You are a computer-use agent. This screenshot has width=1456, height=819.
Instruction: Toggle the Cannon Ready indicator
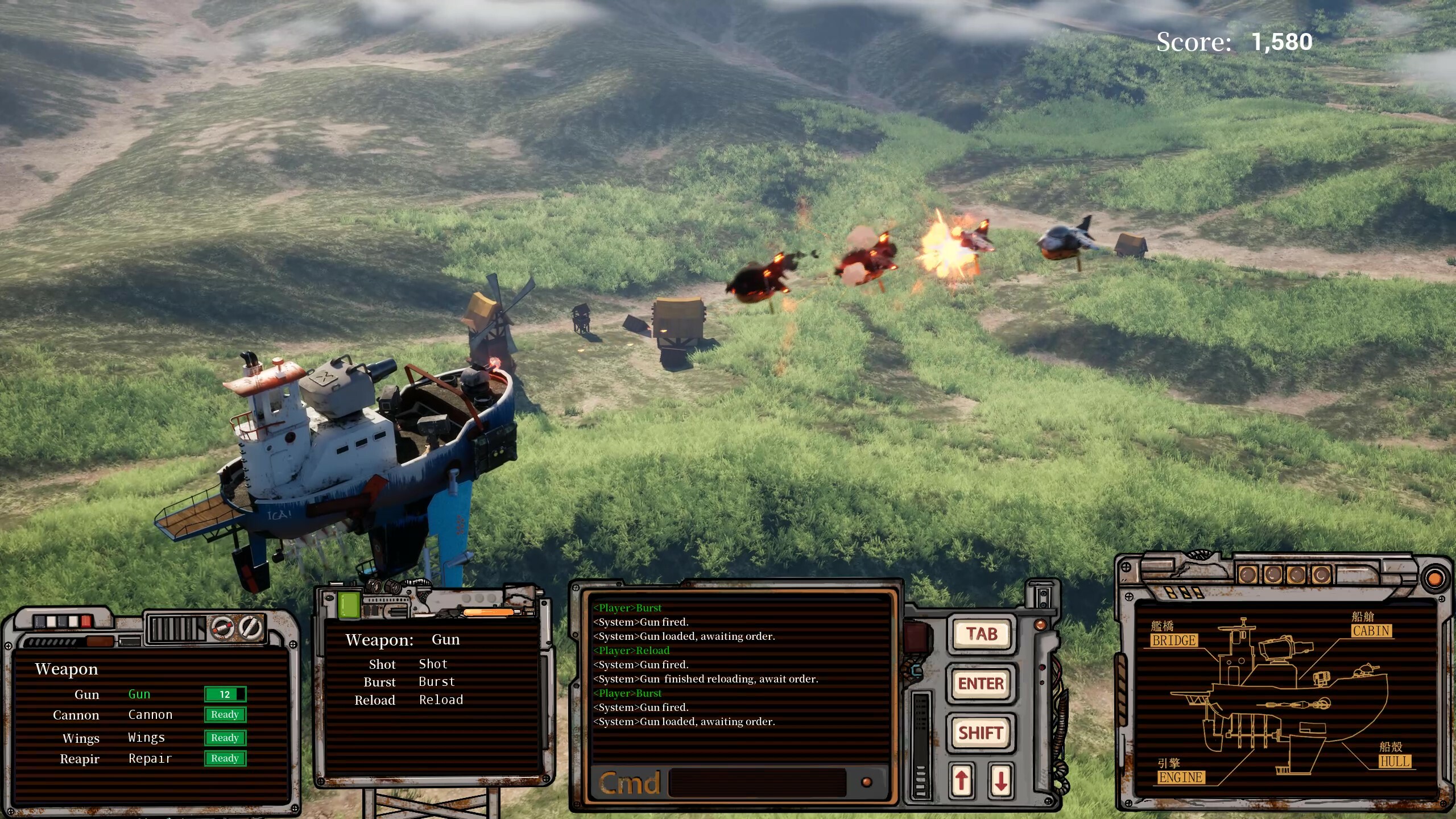point(225,714)
